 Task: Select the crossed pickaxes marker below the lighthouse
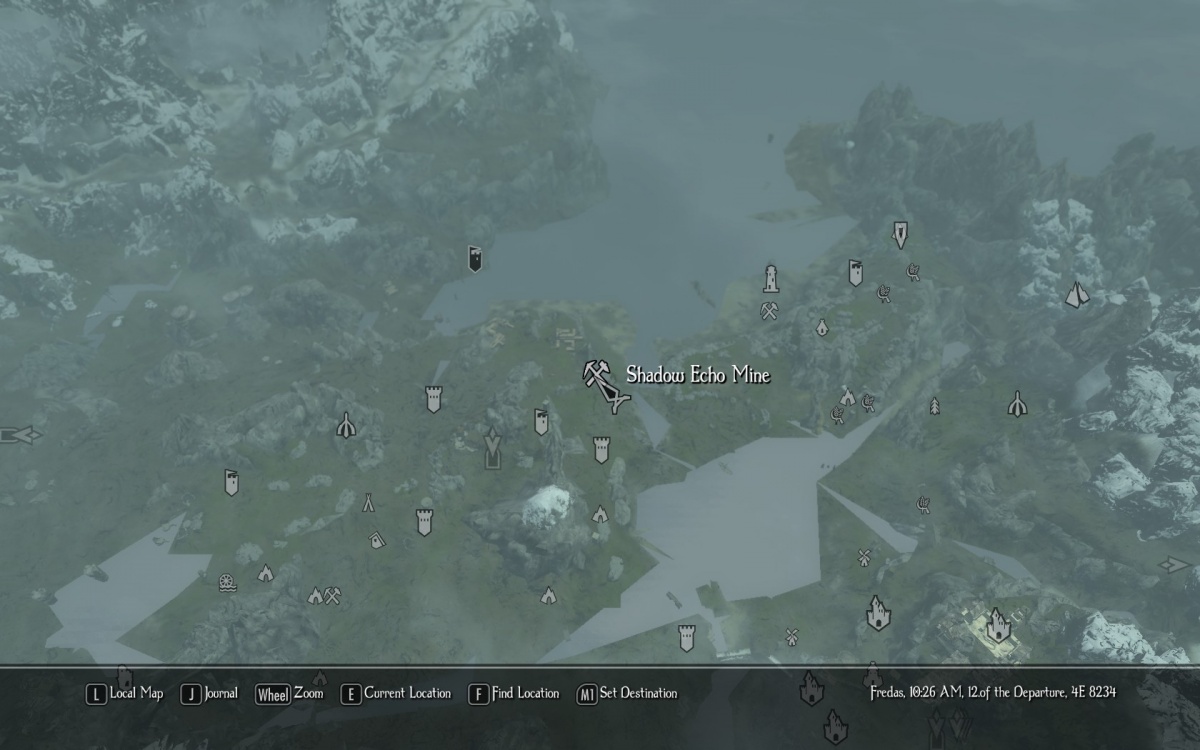click(x=769, y=311)
